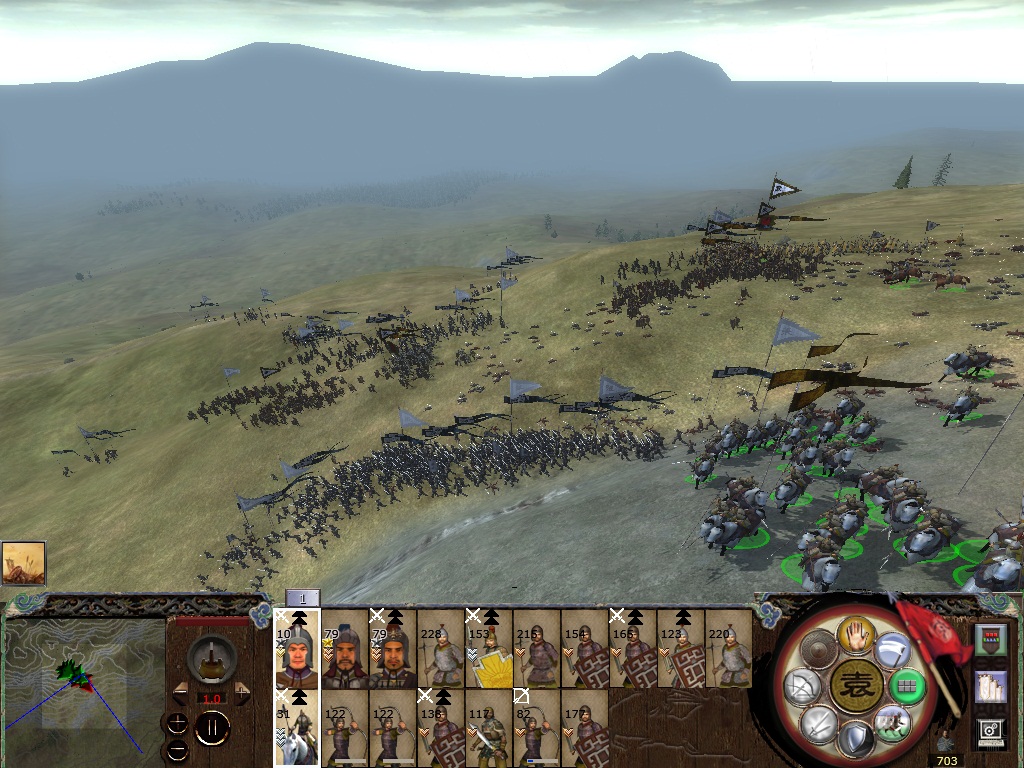Open the game options computer icon
Image resolution: width=1024 pixels, height=768 pixels.
(990, 732)
